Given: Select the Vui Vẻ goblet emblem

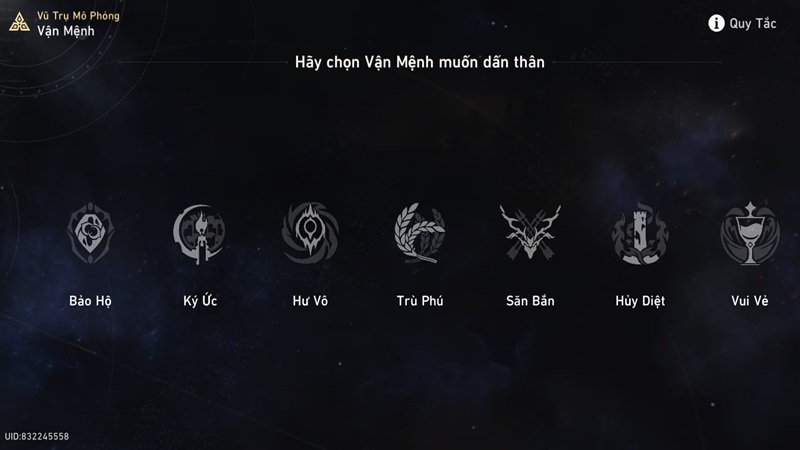Looking at the screenshot, I should point(749,234).
